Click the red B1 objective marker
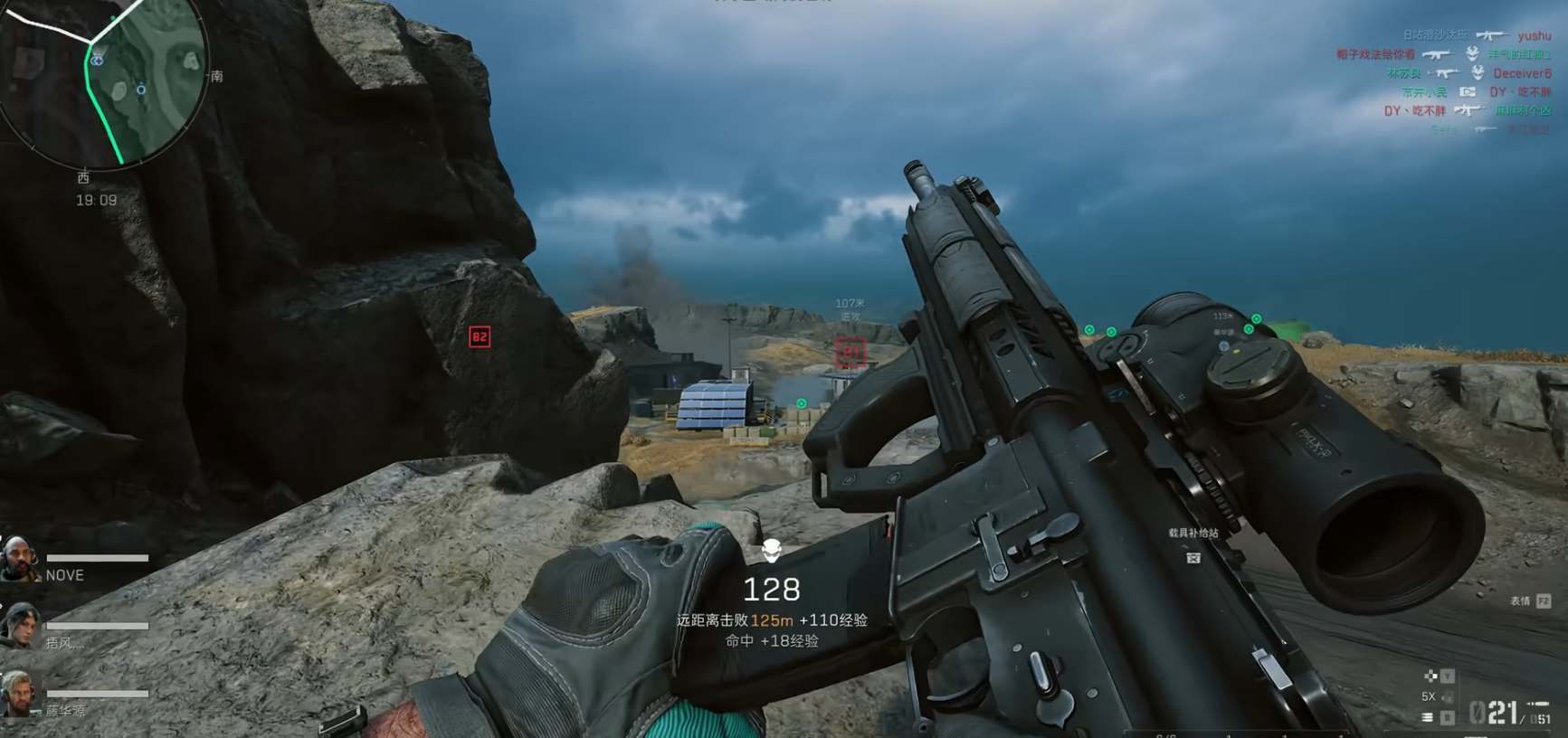This screenshot has width=1568, height=738. (851, 352)
